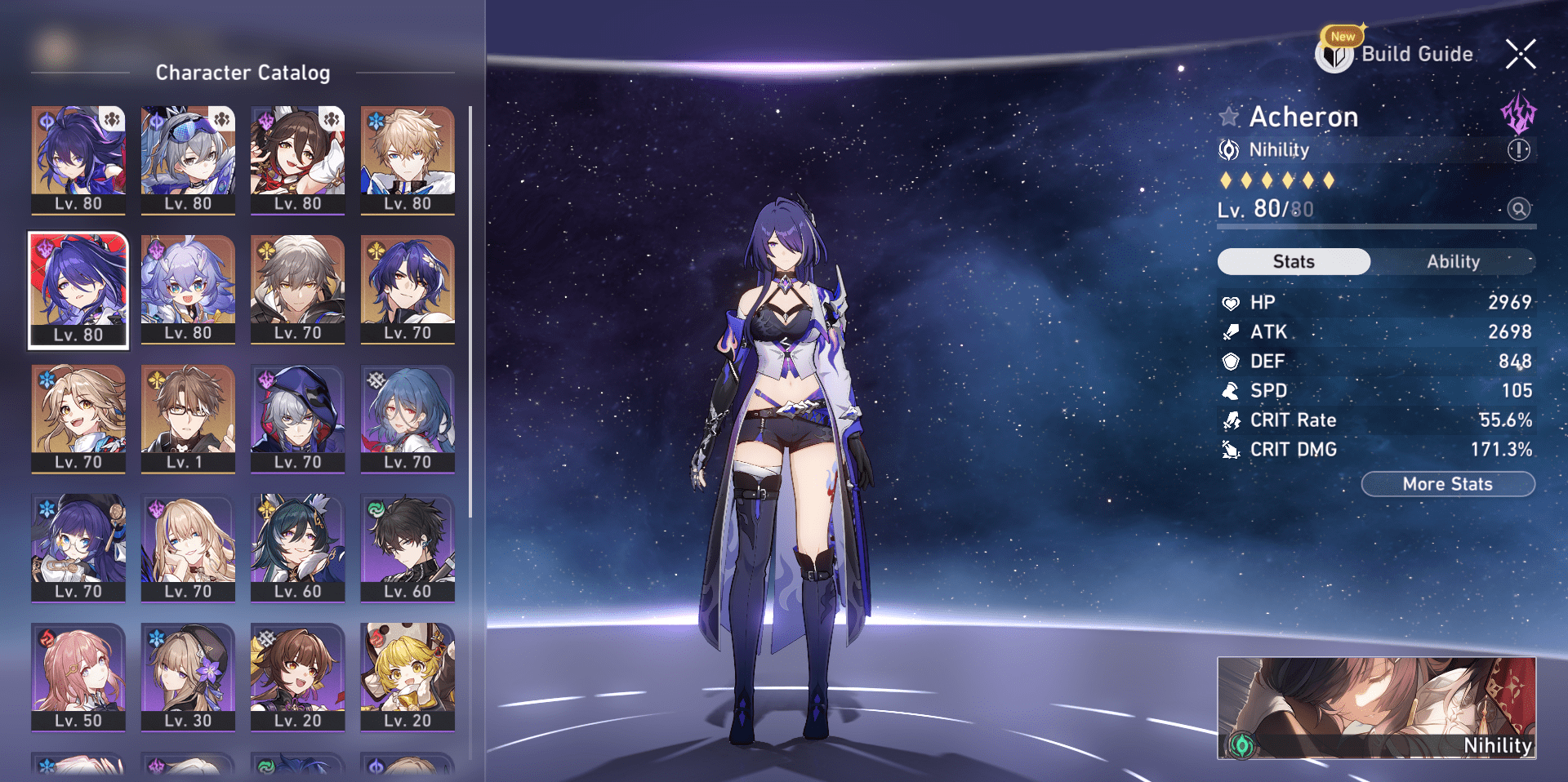Select the Lv. 1 character portrait
This screenshot has width=1568, height=782.
tap(188, 418)
